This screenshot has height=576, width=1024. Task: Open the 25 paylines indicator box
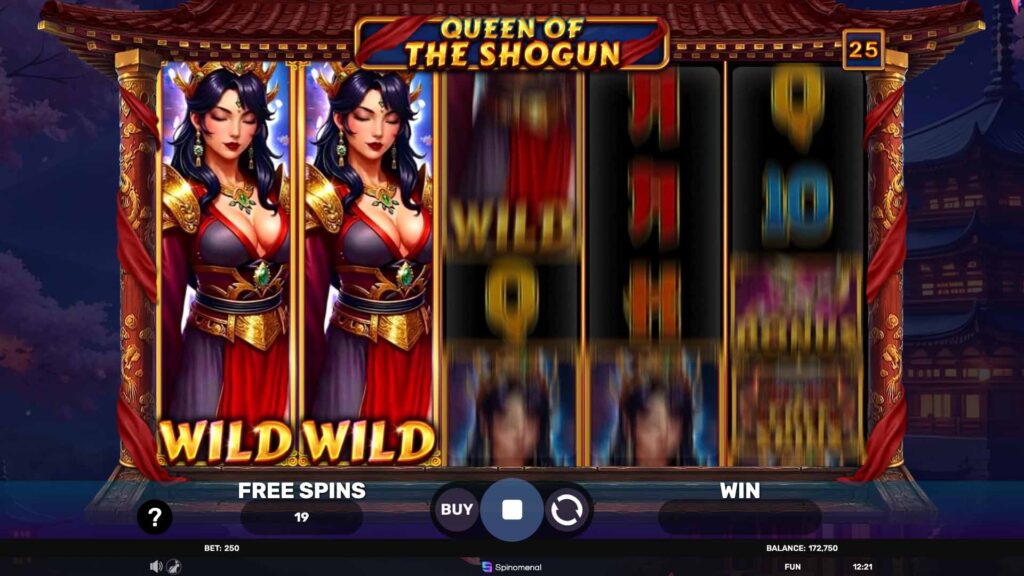[x=861, y=49]
